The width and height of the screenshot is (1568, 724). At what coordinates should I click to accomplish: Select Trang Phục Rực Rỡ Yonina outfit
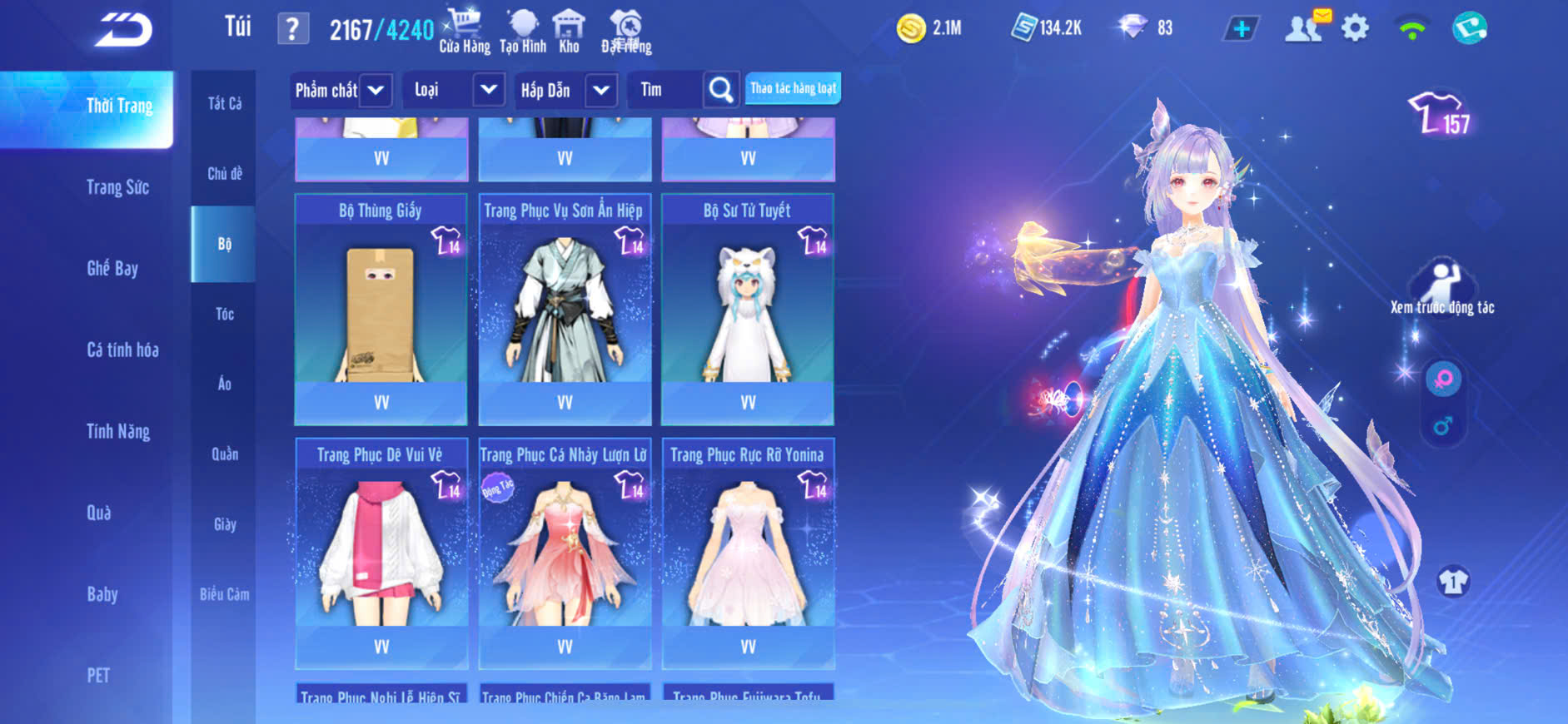748,552
